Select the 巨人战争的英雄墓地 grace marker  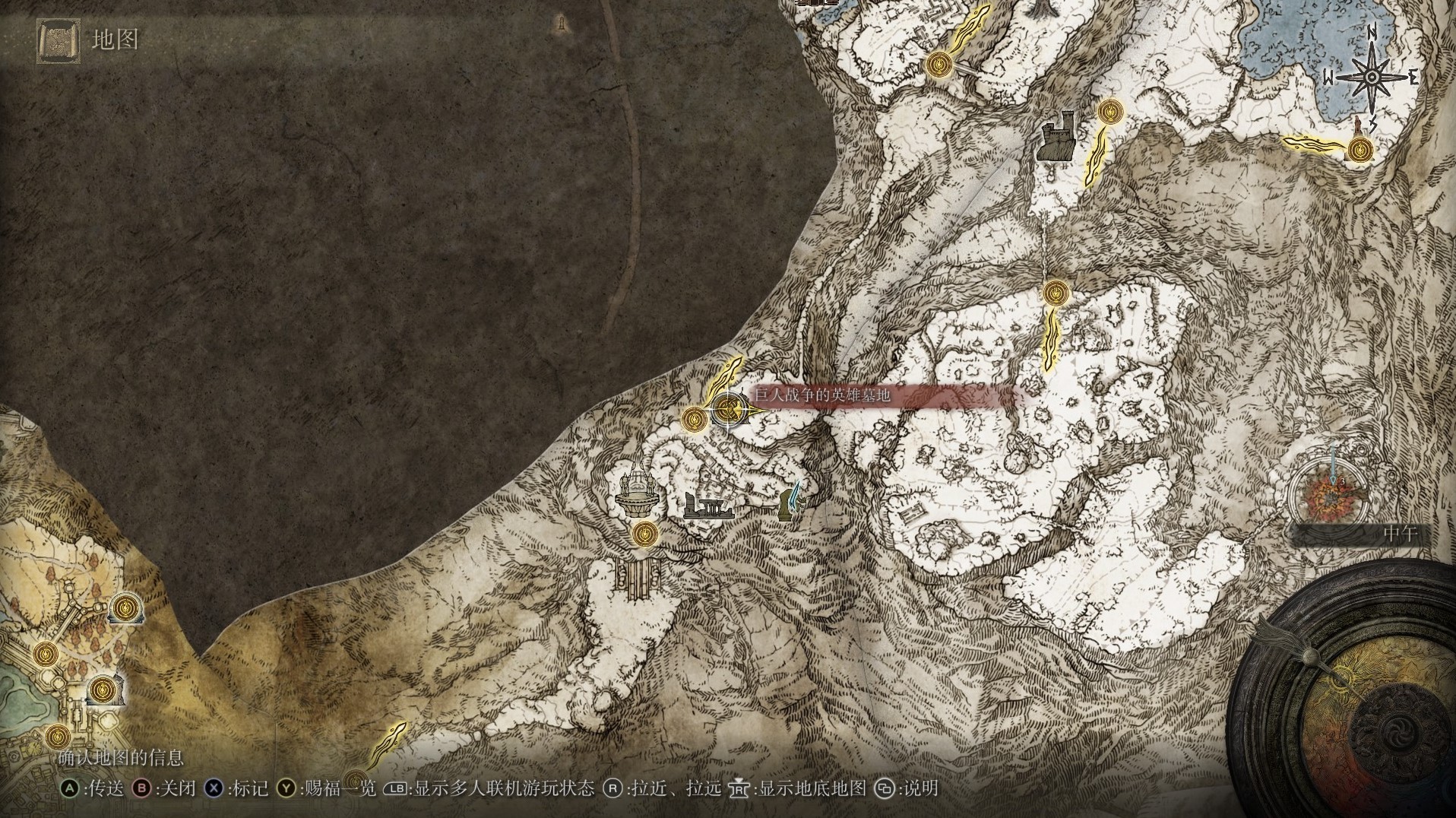(728, 411)
